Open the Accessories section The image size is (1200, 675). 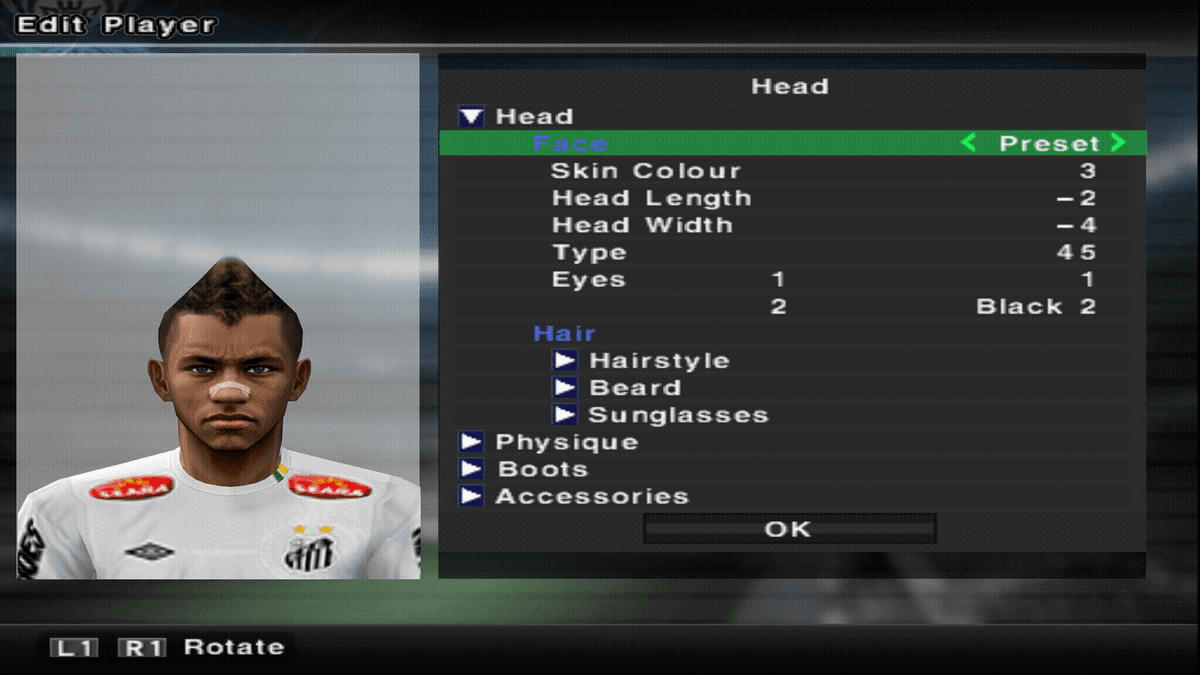pyautogui.click(x=470, y=496)
